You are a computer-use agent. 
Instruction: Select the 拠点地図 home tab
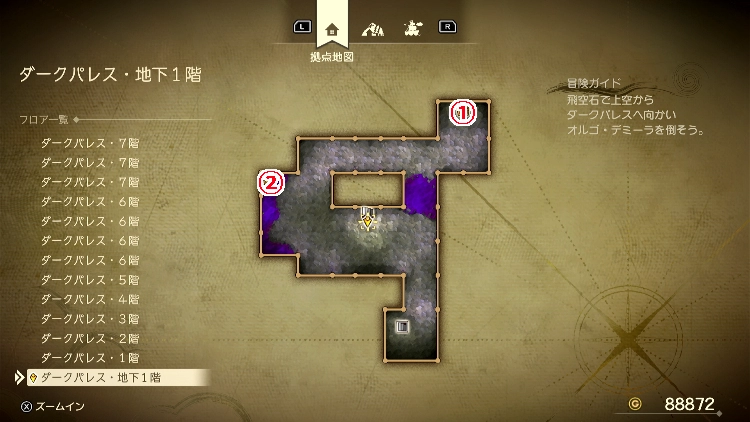click(332, 28)
